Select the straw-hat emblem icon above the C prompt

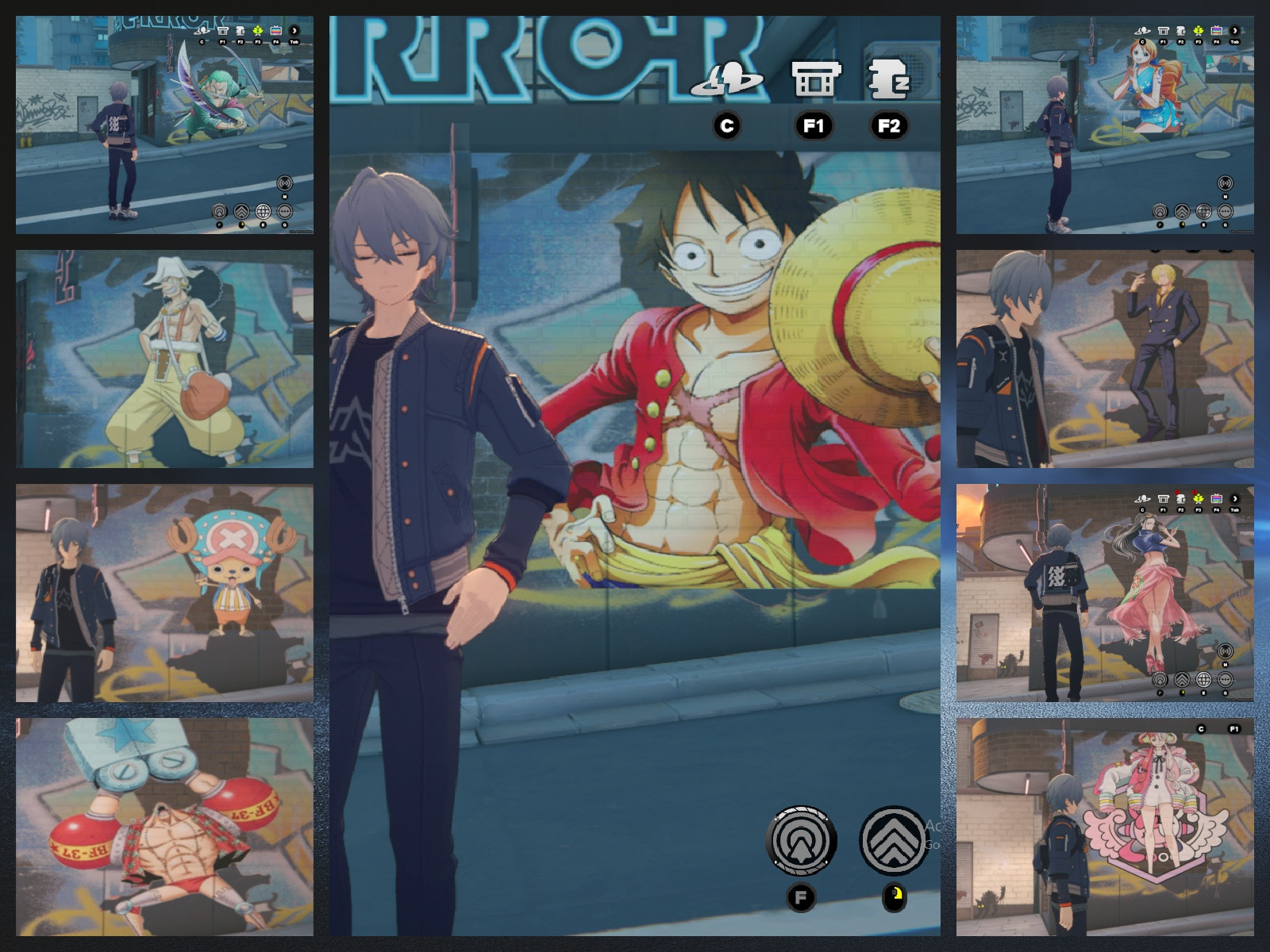[x=729, y=79]
